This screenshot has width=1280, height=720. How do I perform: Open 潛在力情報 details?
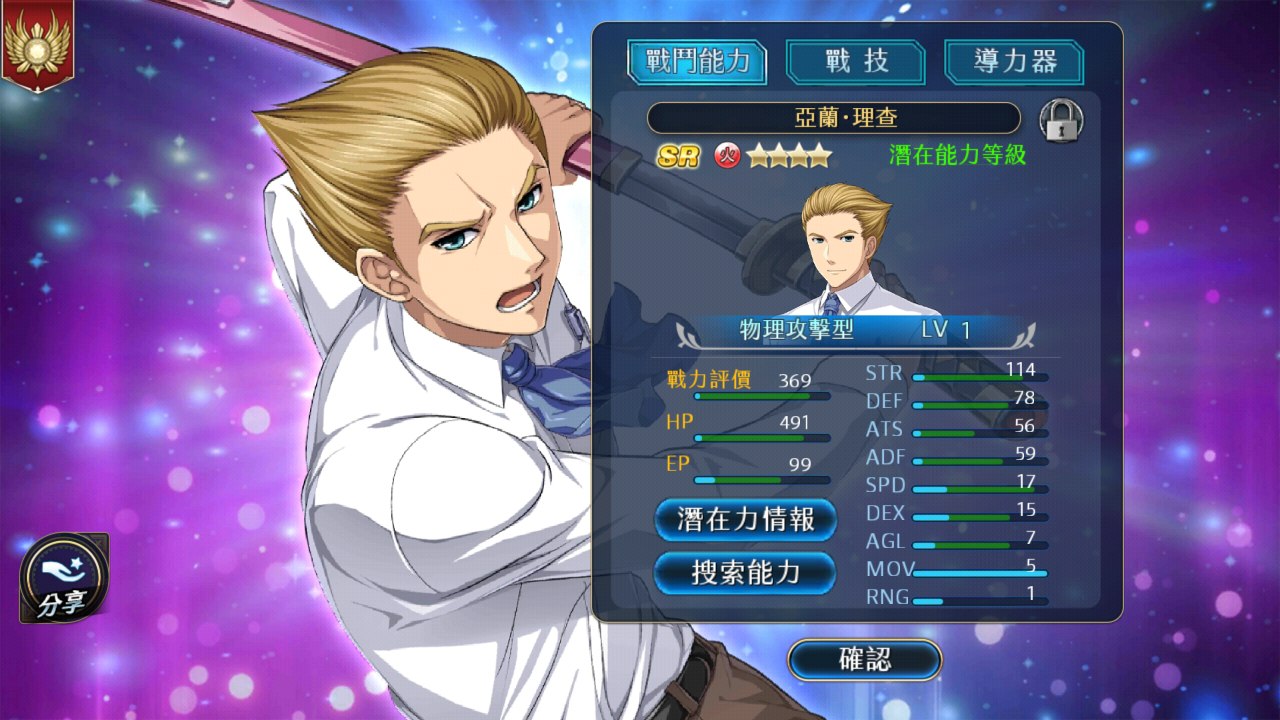[745, 520]
